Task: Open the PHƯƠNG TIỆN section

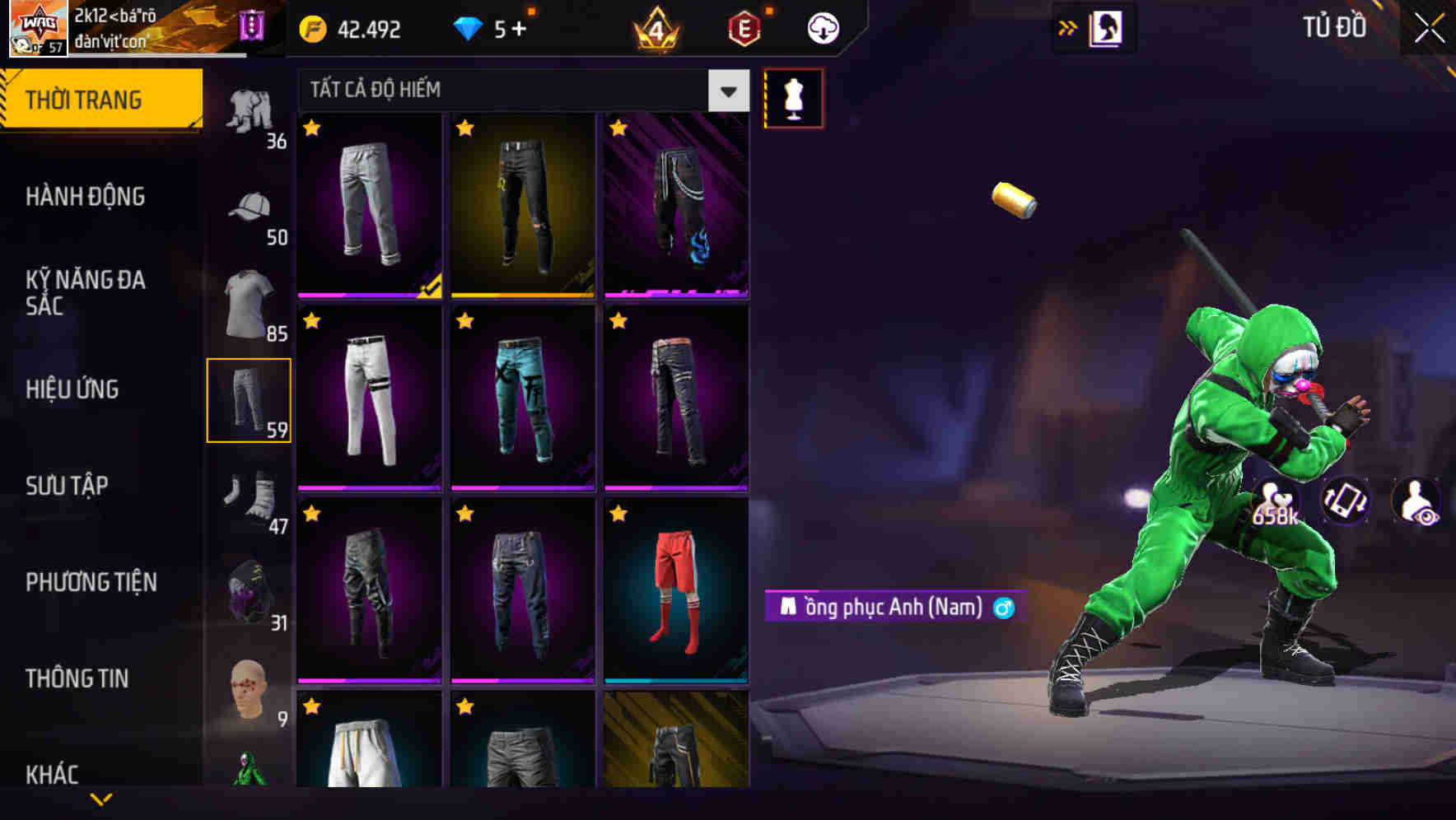Action: [x=91, y=582]
